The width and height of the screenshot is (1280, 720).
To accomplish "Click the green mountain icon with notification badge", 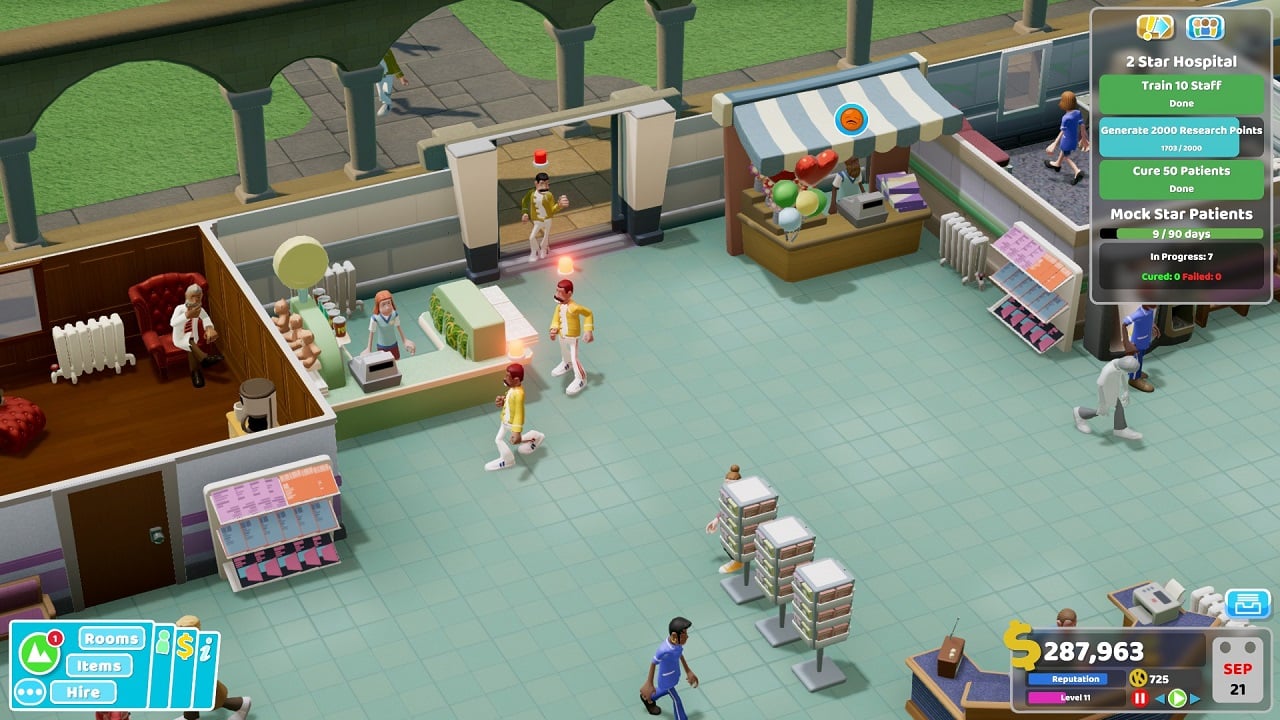I will coord(38,653).
